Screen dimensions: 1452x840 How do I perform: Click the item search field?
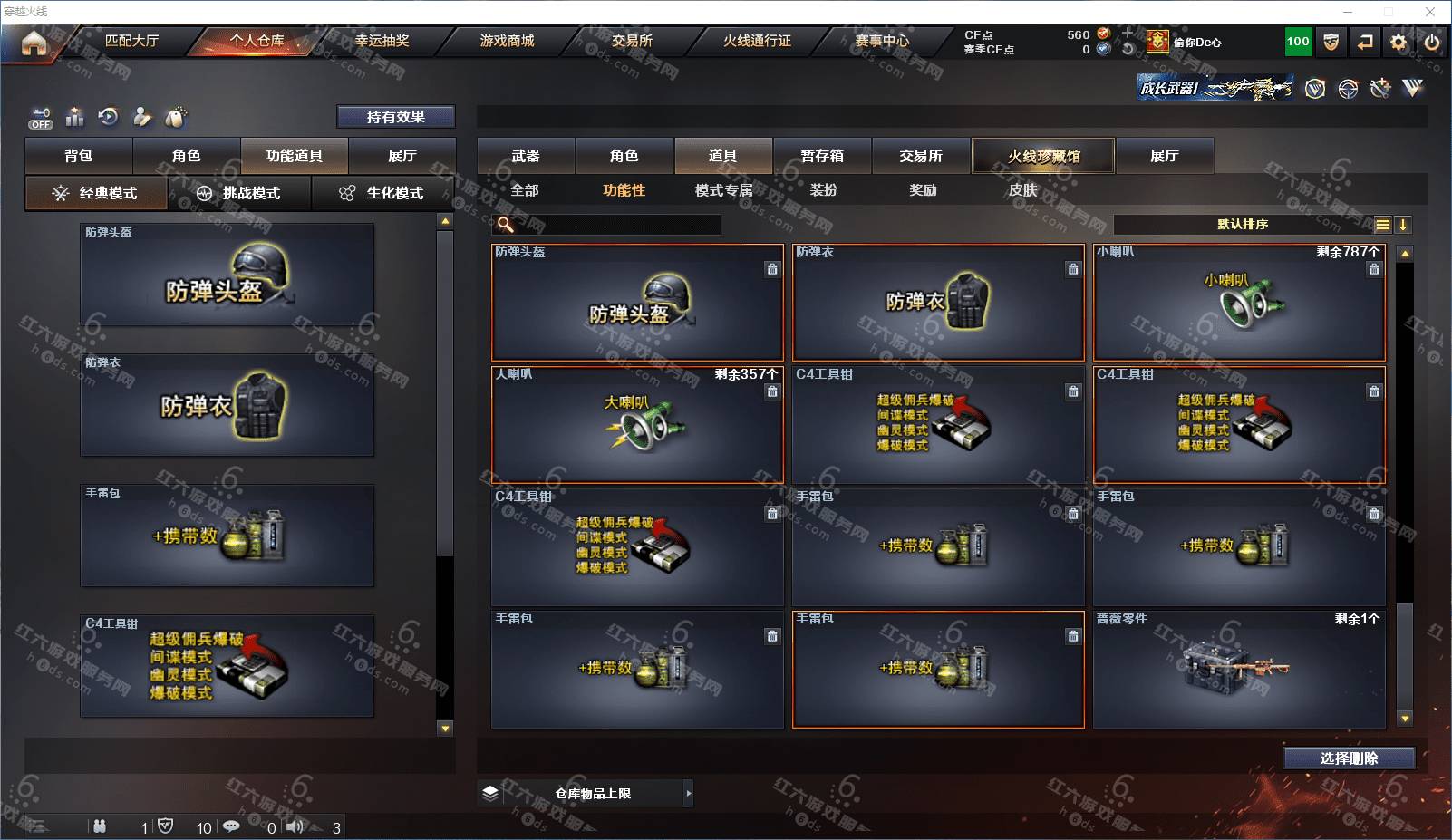pyautogui.click(x=616, y=225)
